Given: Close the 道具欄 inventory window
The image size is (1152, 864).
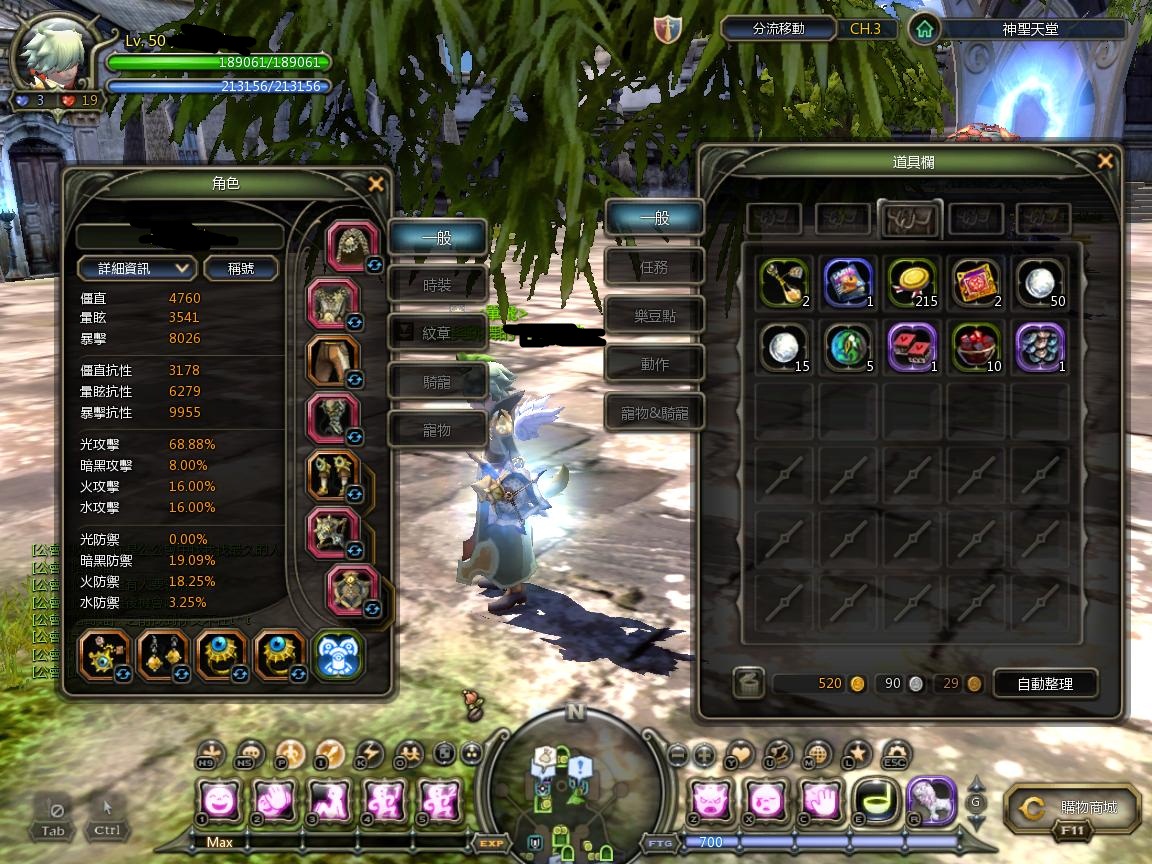Looking at the screenshot, I should coord(1105,161).
